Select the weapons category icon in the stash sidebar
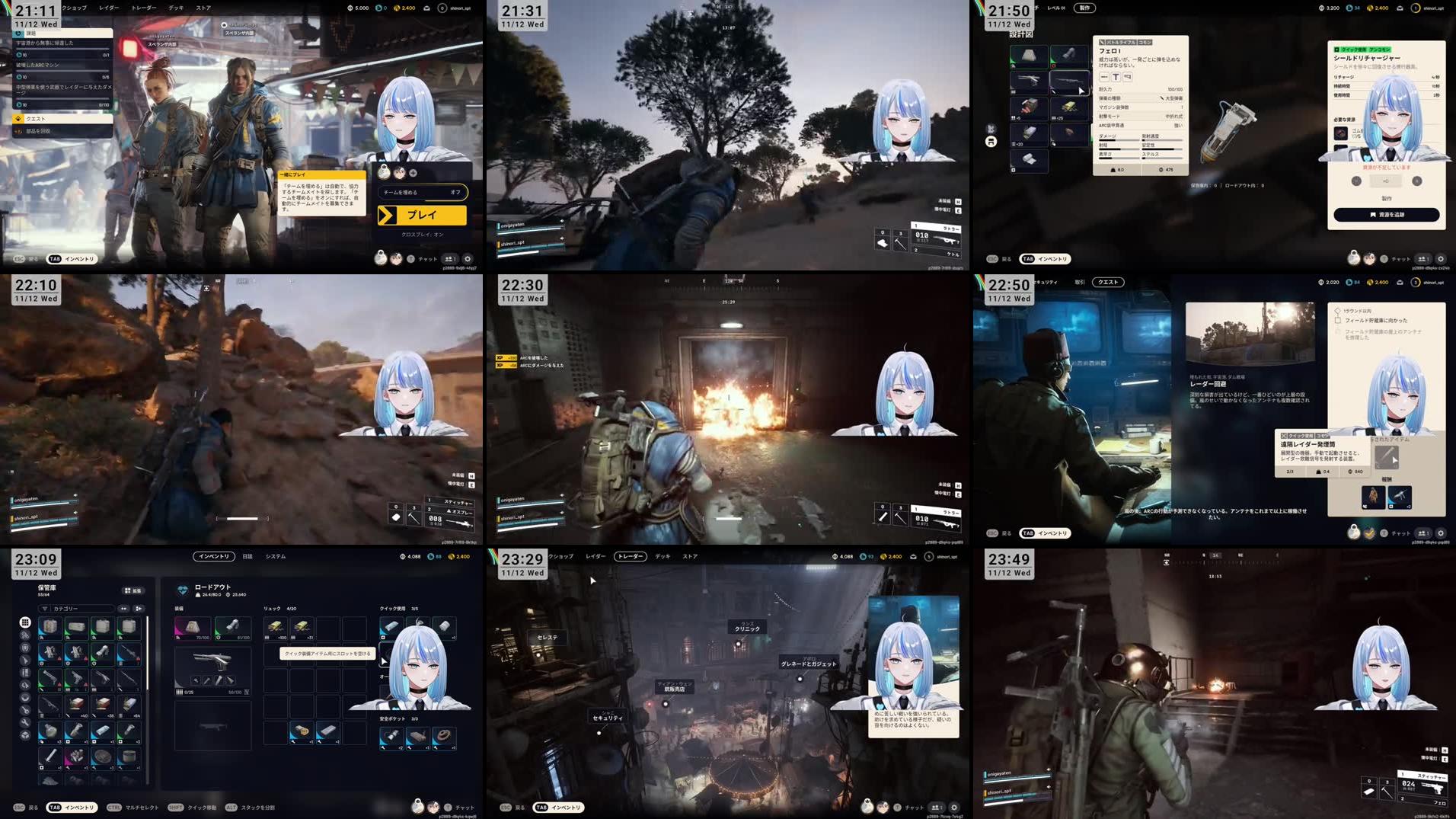The image size is (1456, 819). point(25,659)
